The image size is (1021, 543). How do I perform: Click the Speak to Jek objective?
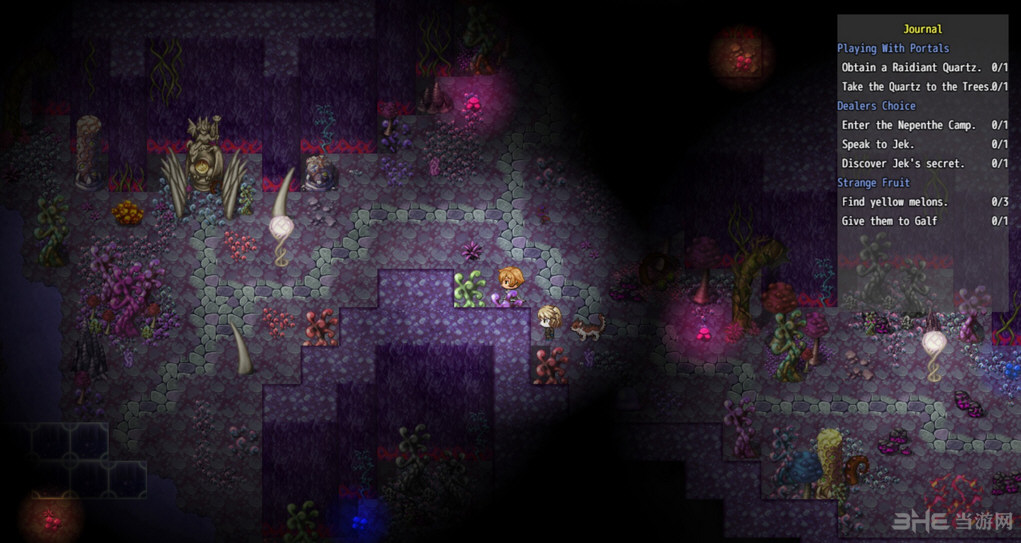click(878, 144)
